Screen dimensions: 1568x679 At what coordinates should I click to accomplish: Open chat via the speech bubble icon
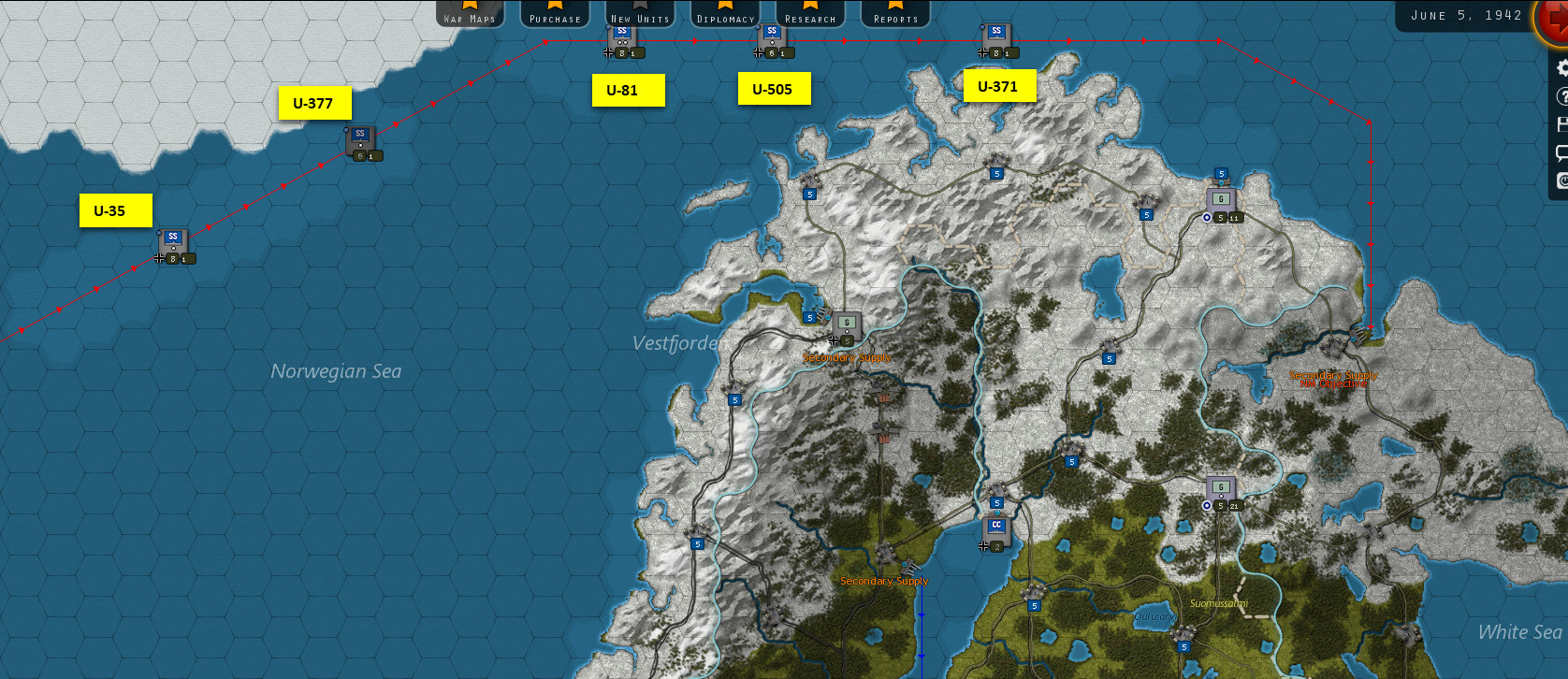pyautogui.click(x=1561, y=152)
